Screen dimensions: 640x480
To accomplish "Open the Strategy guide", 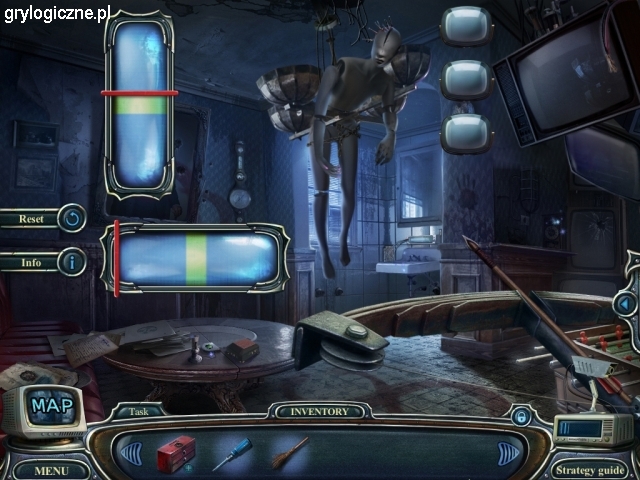I will click(x=590, y=469).
